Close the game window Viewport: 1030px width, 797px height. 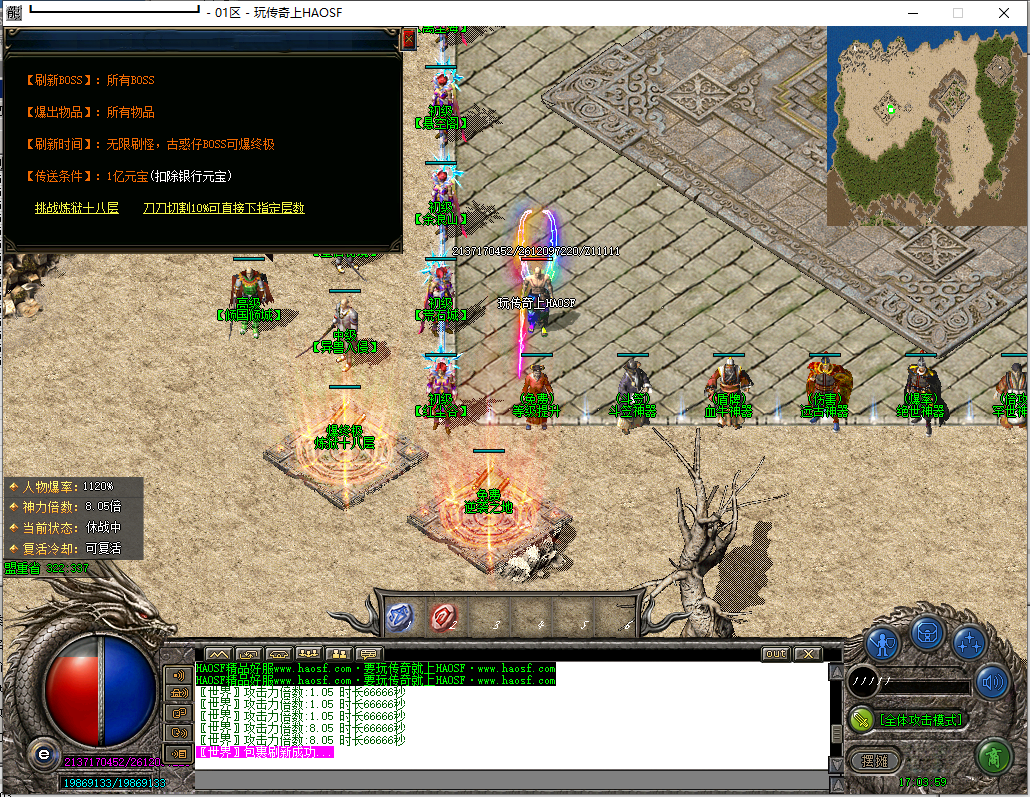coord(1003,13)
